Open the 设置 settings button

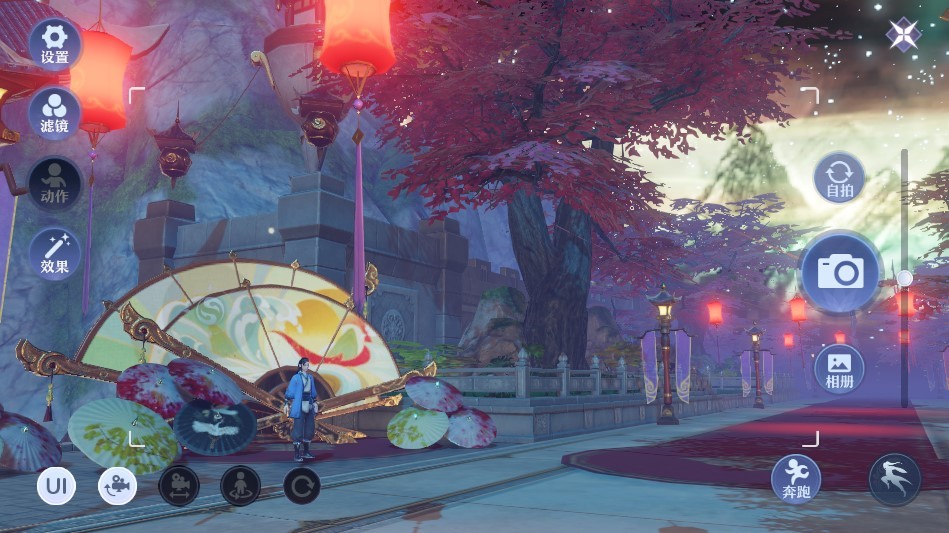[54, 43]
